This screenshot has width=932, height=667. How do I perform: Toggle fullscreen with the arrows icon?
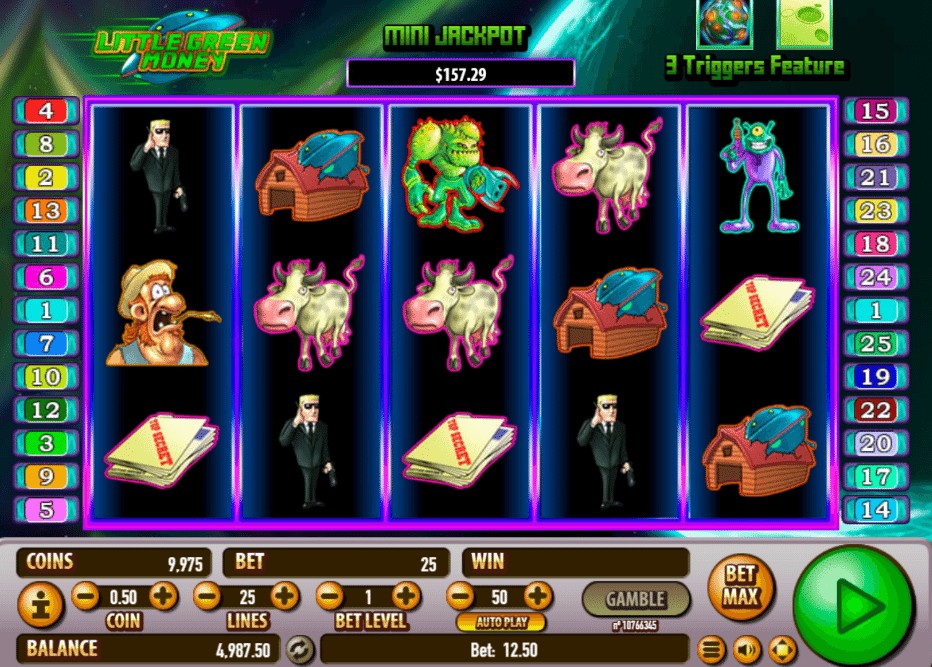coord(782,649)
